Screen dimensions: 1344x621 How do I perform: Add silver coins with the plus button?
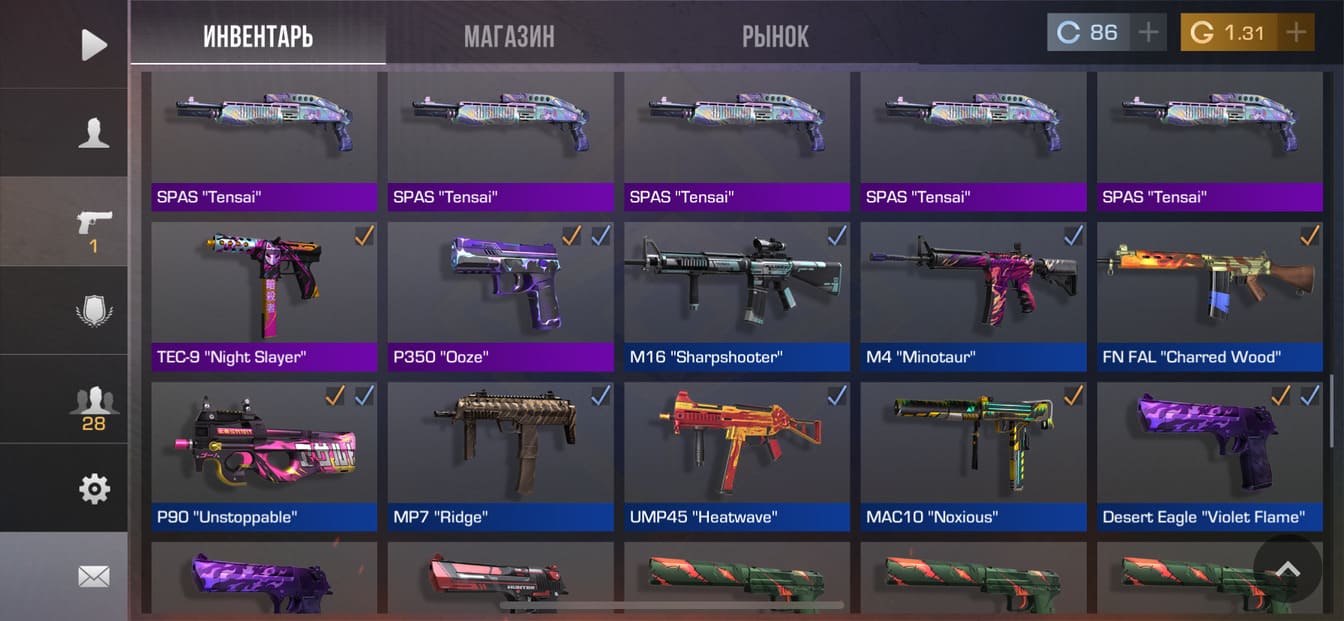coord(1148,32)
